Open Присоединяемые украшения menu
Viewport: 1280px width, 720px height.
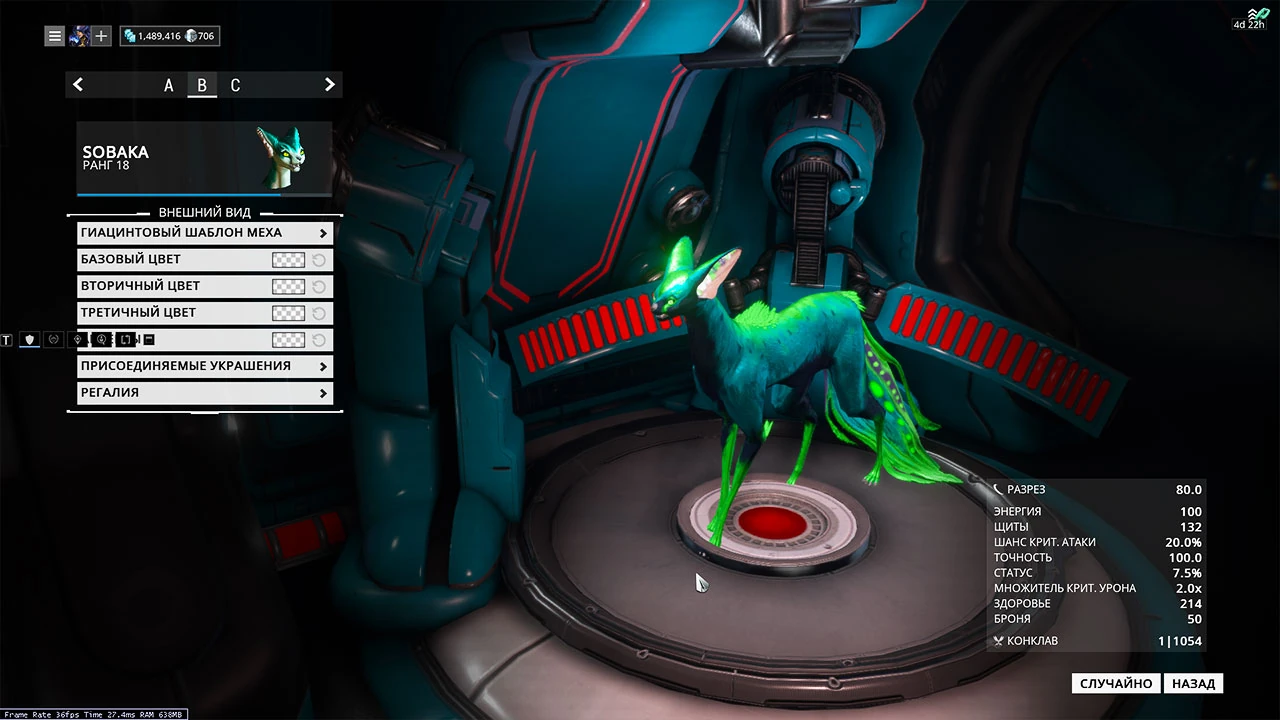pyautogui.click(x=205, y=366)
